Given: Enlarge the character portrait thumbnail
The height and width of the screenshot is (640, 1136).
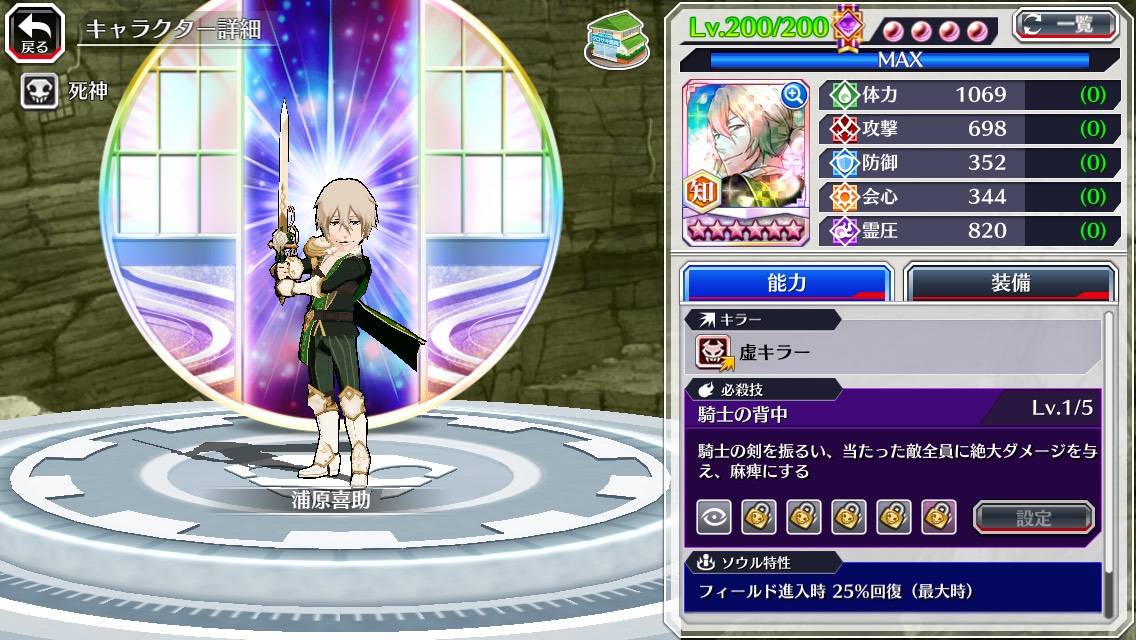Looking at the screenshot, I should [794, 95].
